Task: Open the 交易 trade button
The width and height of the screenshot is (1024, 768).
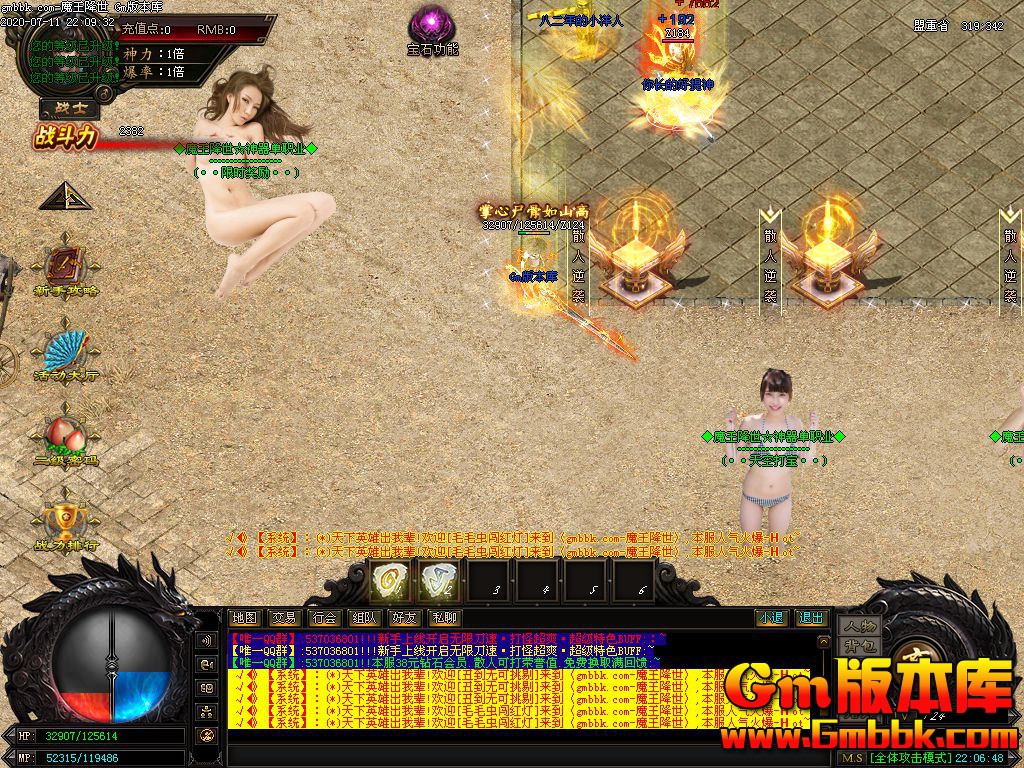Action: 284,618
